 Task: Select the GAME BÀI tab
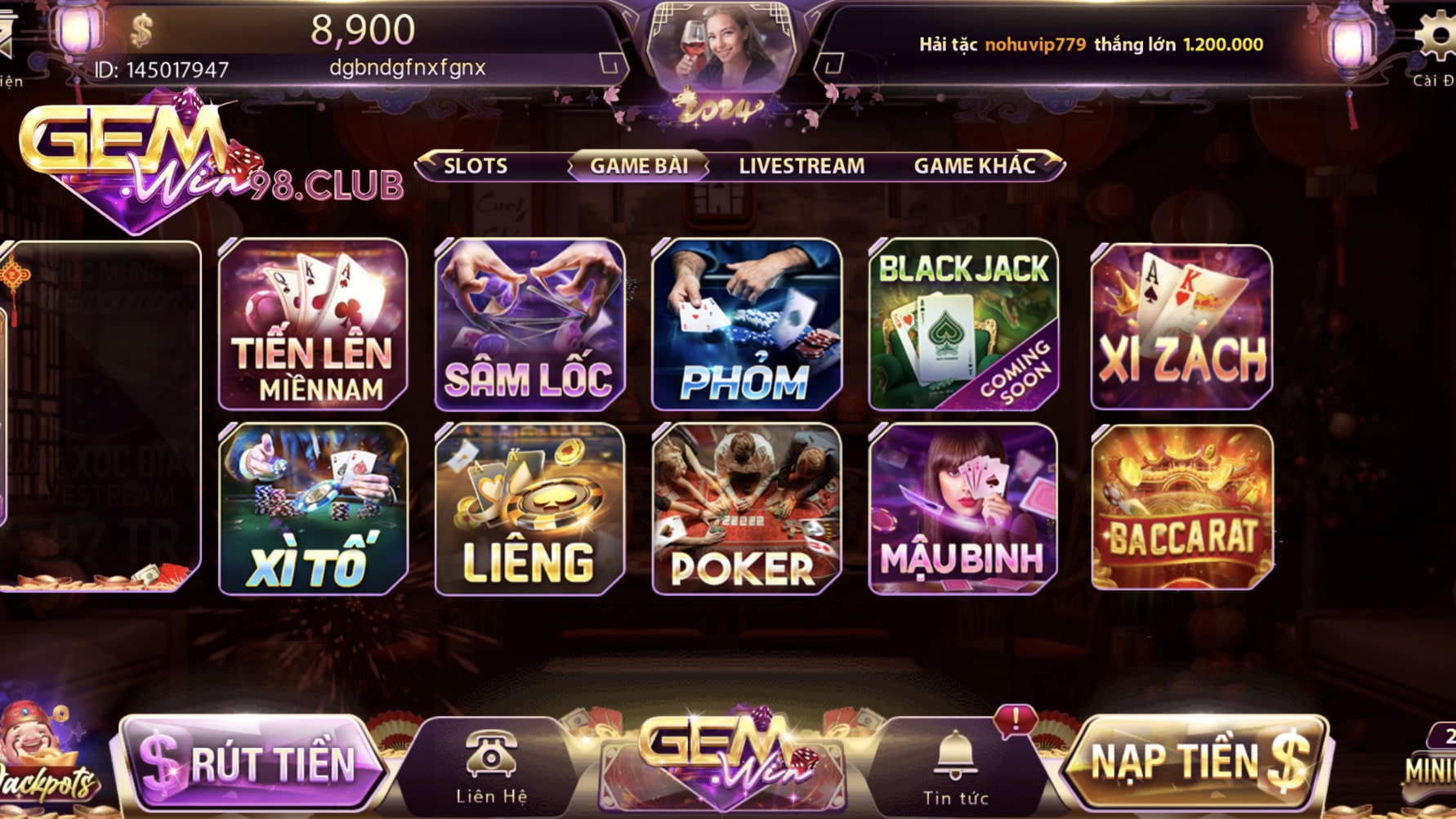point(639,166)
